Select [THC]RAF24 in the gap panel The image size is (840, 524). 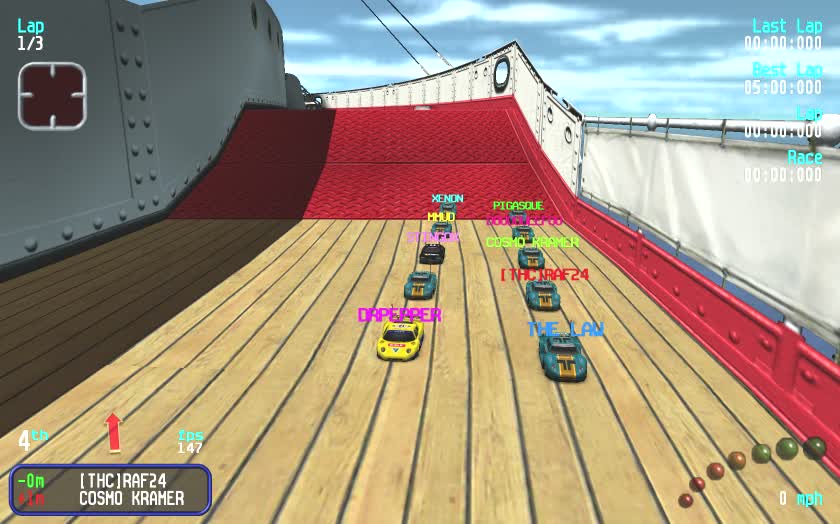tap(123, 481)
